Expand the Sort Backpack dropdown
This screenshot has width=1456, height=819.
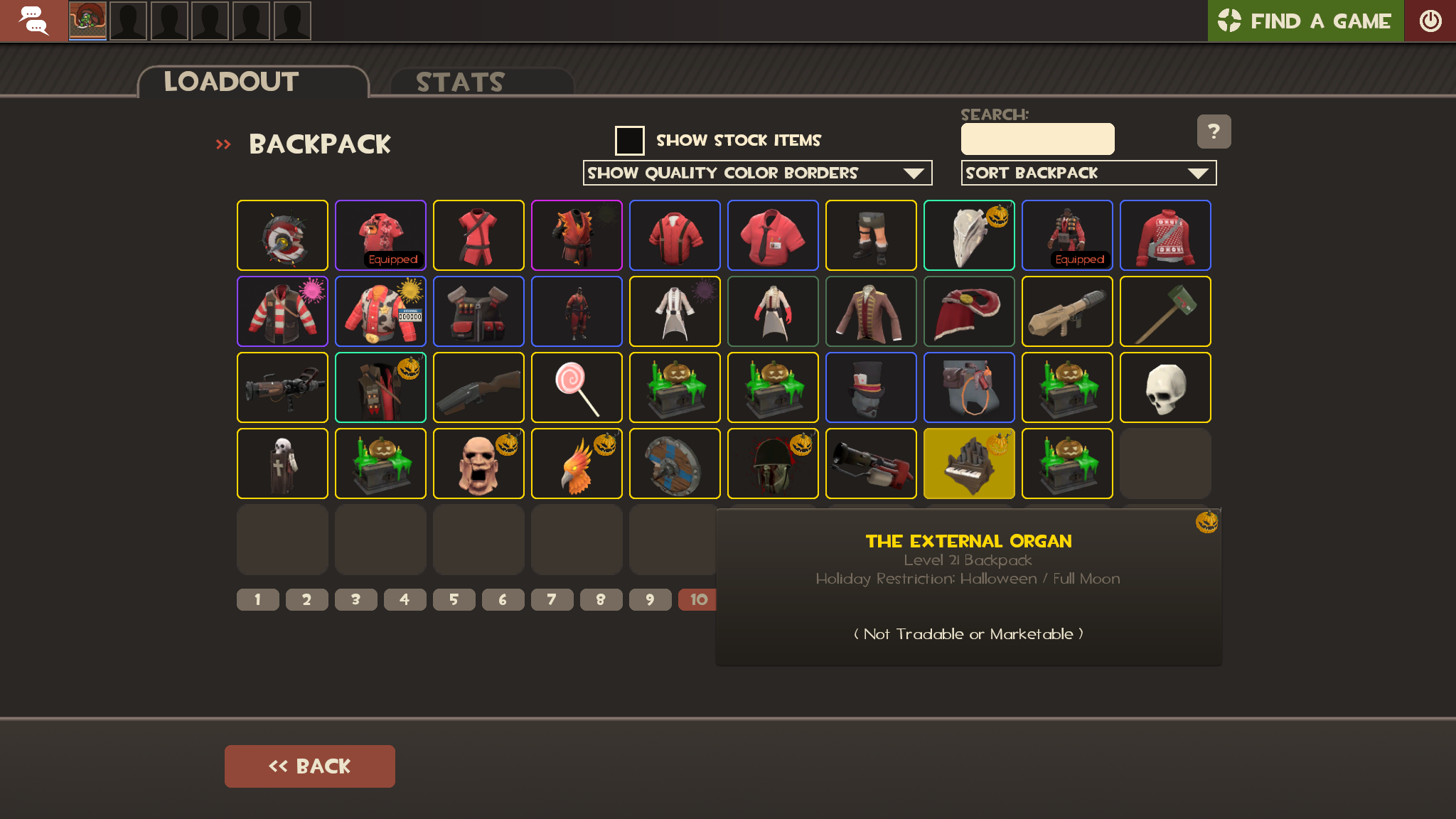point(1088,173)
